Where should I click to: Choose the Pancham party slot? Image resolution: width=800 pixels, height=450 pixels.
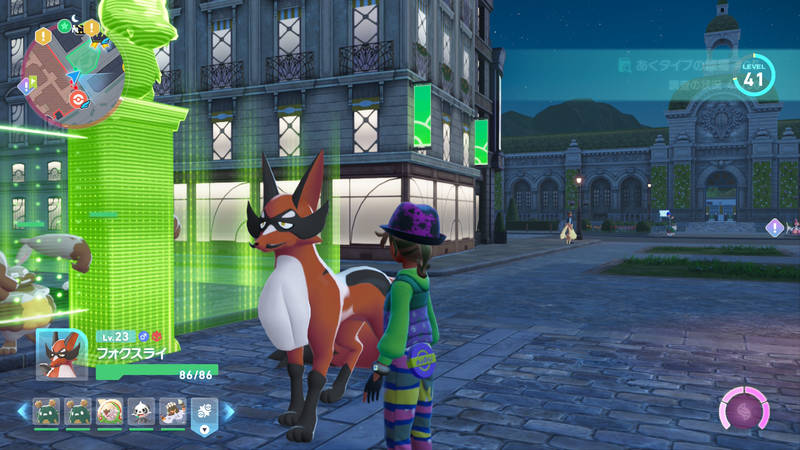[141, 411]
